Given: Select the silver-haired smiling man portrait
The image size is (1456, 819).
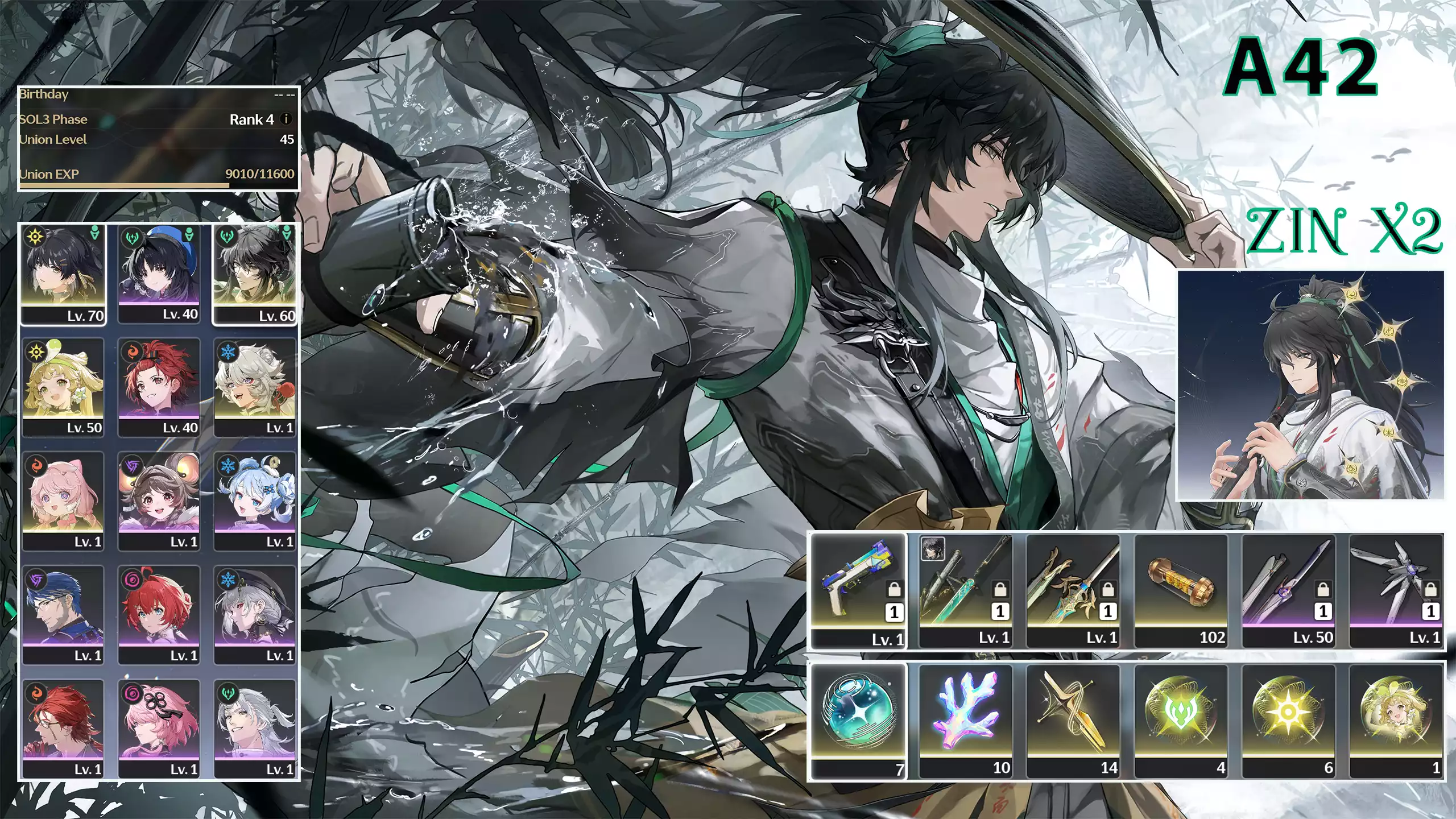Looking at the screenshot, I should [x=255, y=728].
